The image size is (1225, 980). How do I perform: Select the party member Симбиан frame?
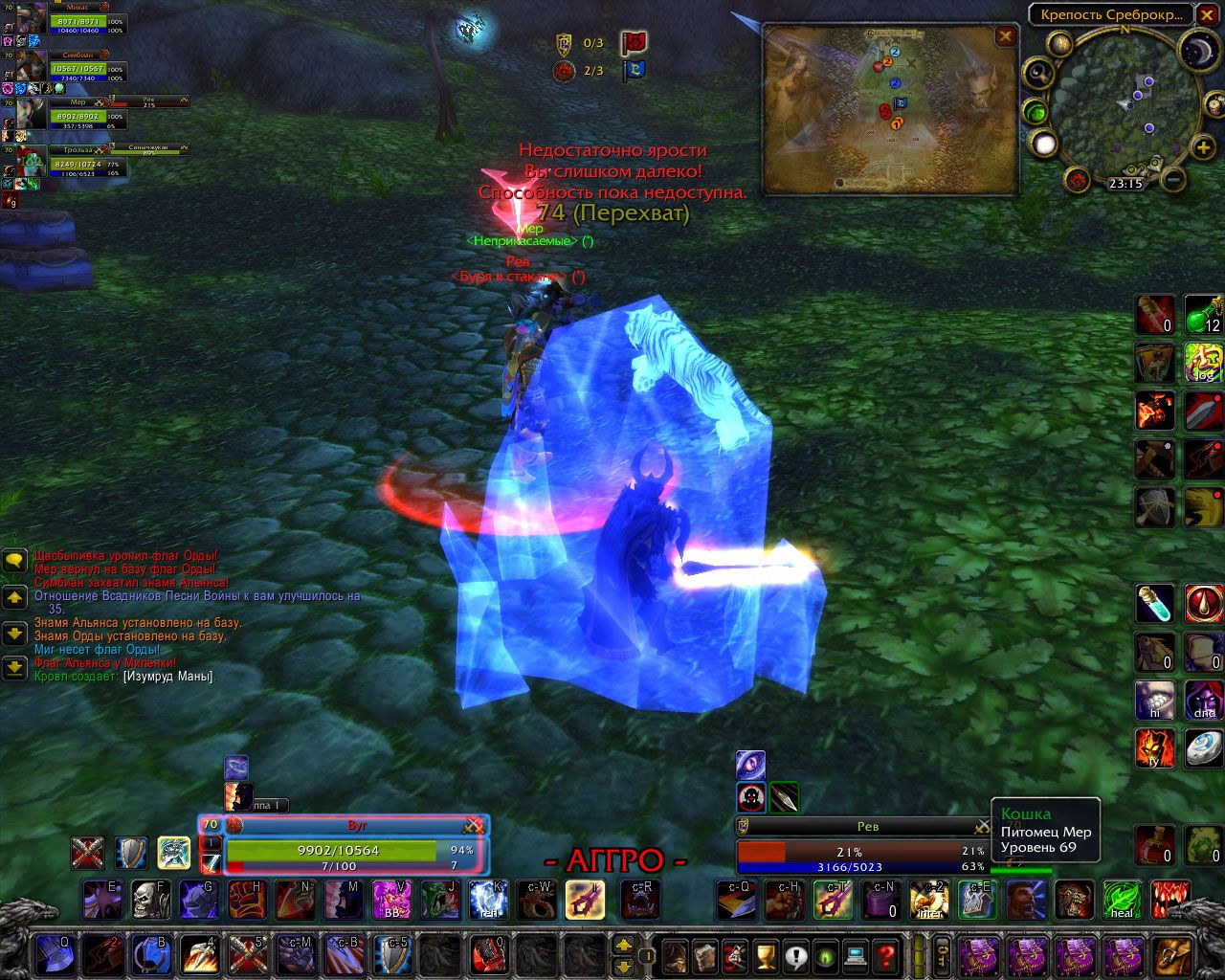[72, 69]
